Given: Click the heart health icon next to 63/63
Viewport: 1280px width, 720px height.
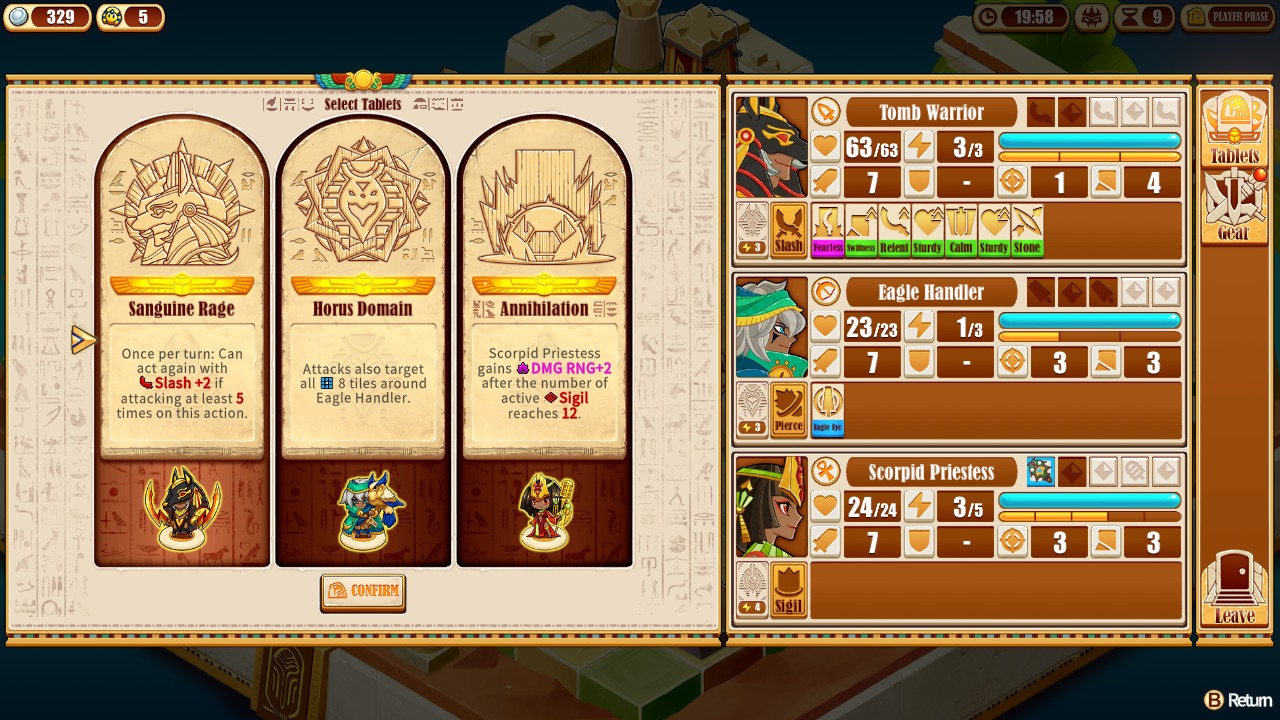Looking at the screenshot, I should click(824, 146).
